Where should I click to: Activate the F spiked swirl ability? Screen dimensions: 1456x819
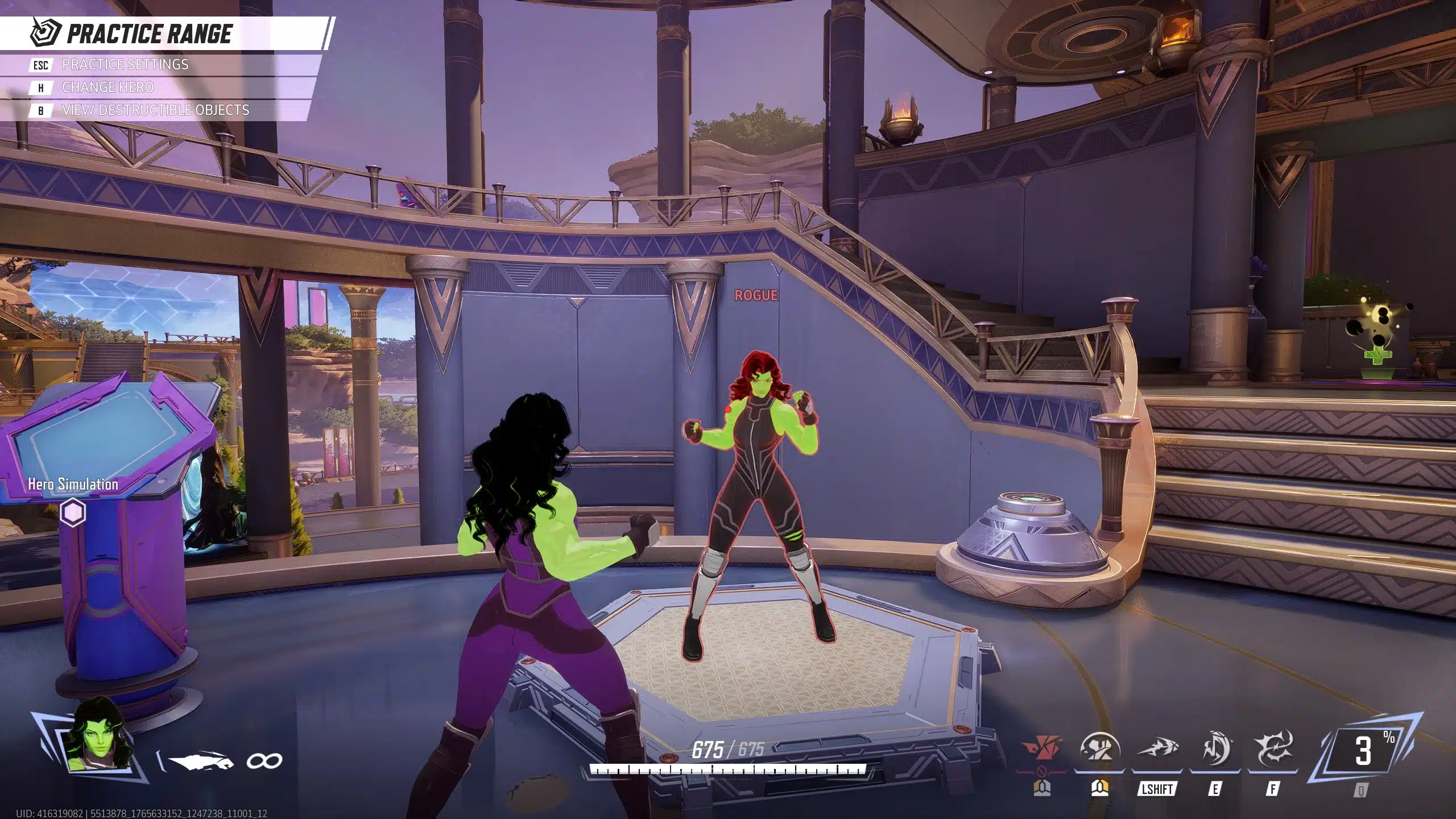1273,750
